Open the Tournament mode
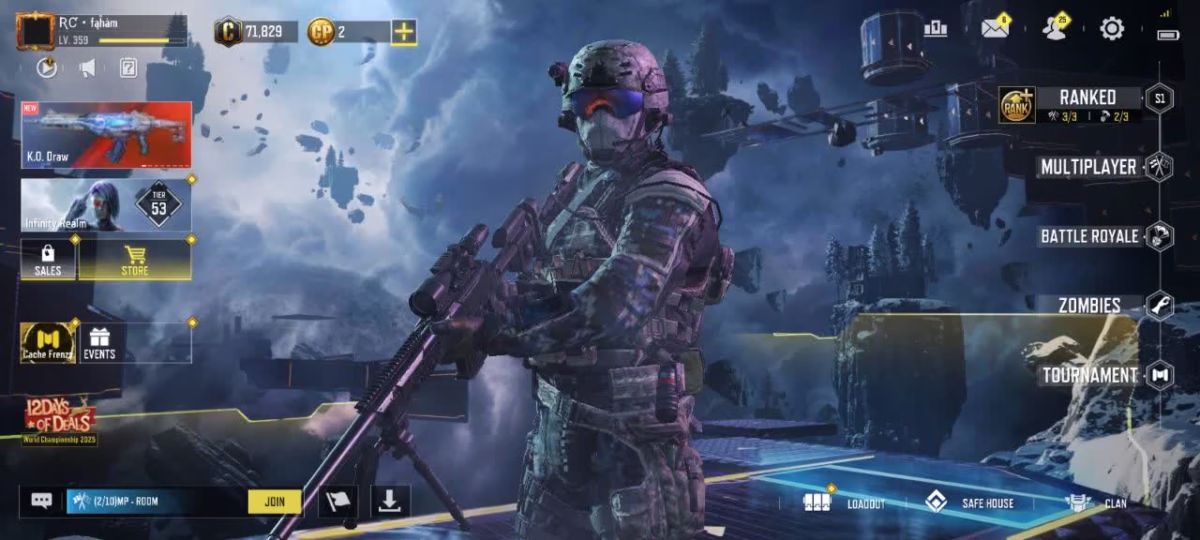This screenshot has height=540, width=1200. (x=1089, y=375)
